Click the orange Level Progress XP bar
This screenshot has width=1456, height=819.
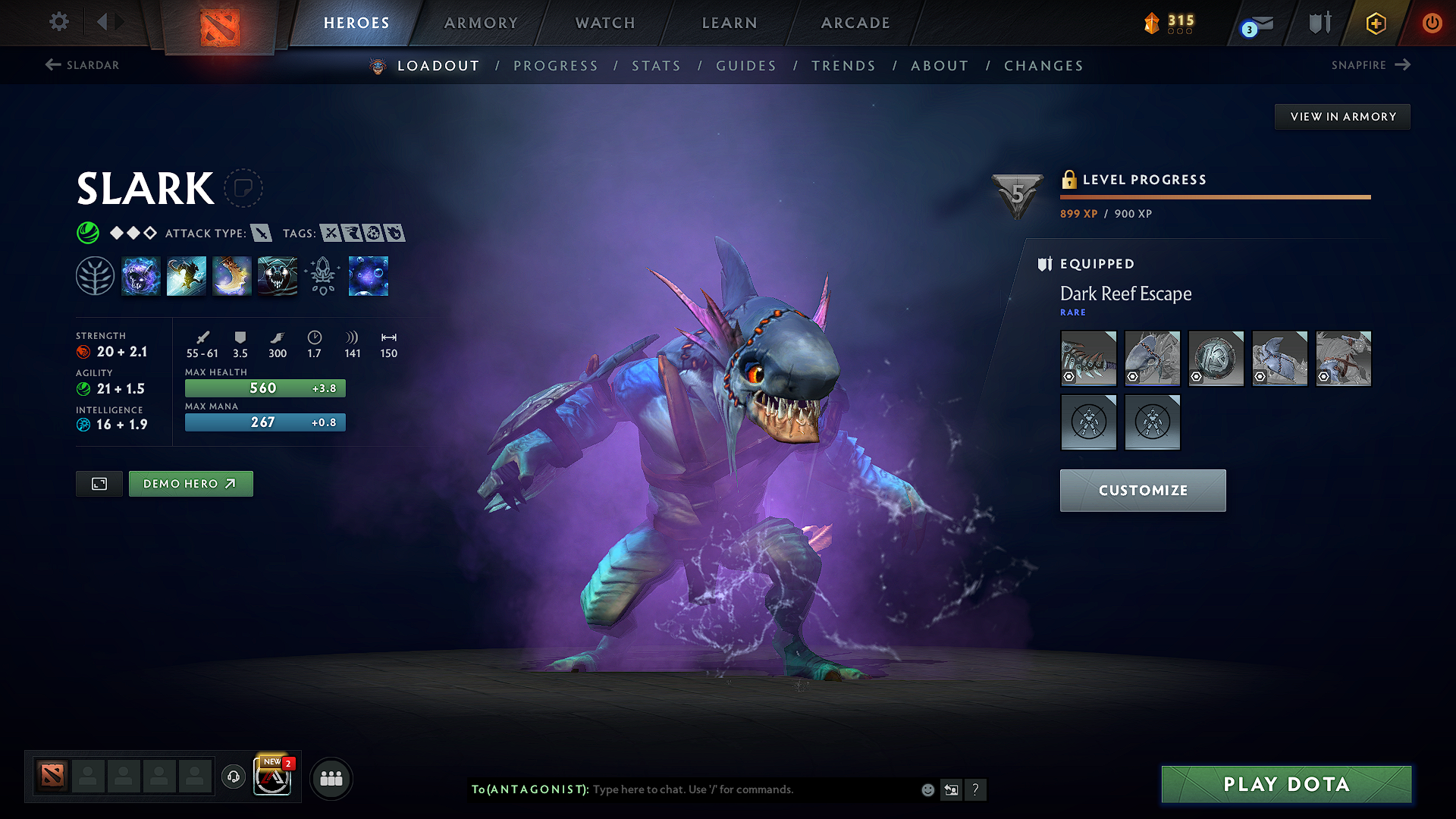pyautogui.click(x=1215, y=196)
